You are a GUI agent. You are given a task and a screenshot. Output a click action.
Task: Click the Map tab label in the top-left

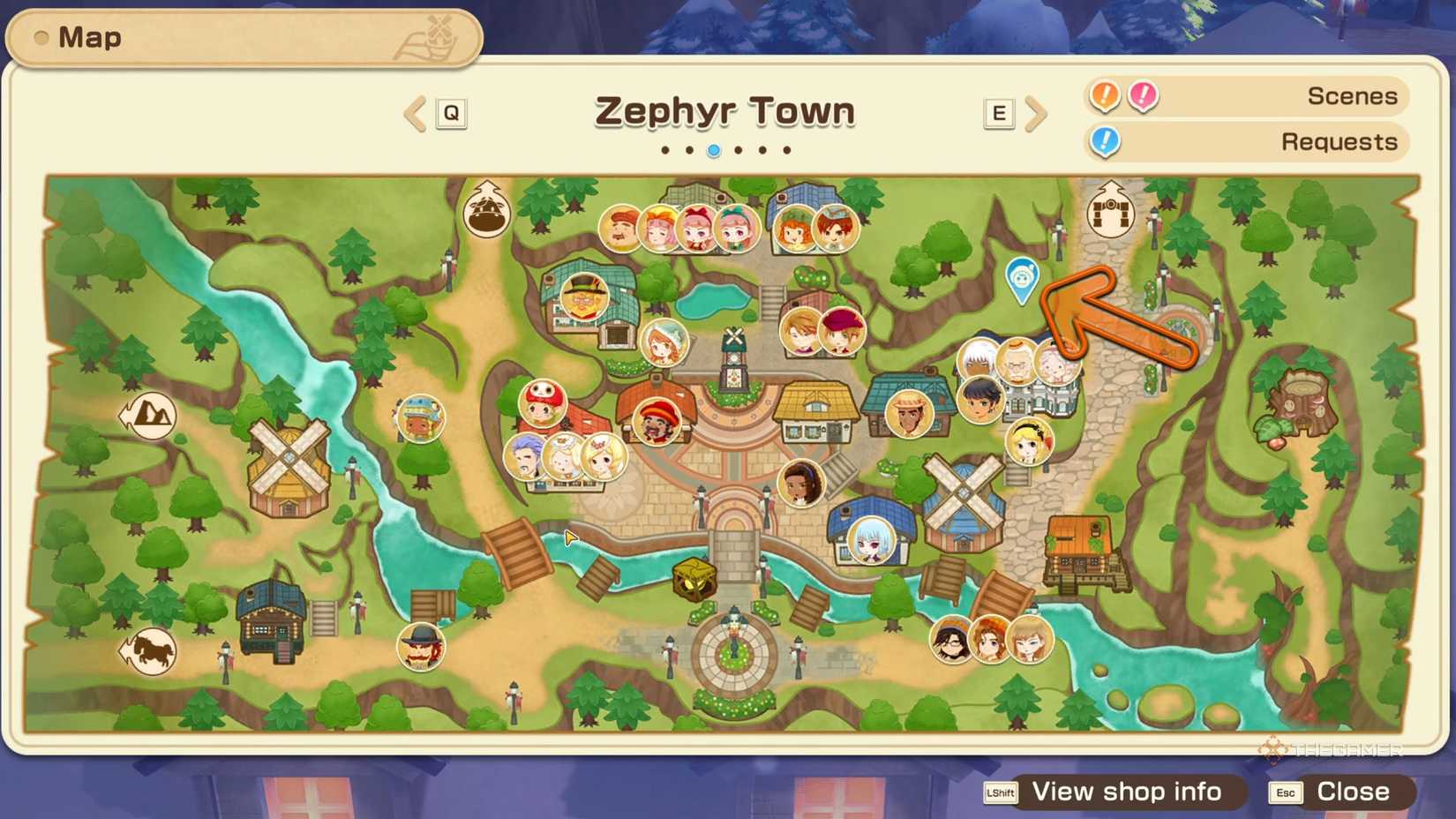pos(88,36)
